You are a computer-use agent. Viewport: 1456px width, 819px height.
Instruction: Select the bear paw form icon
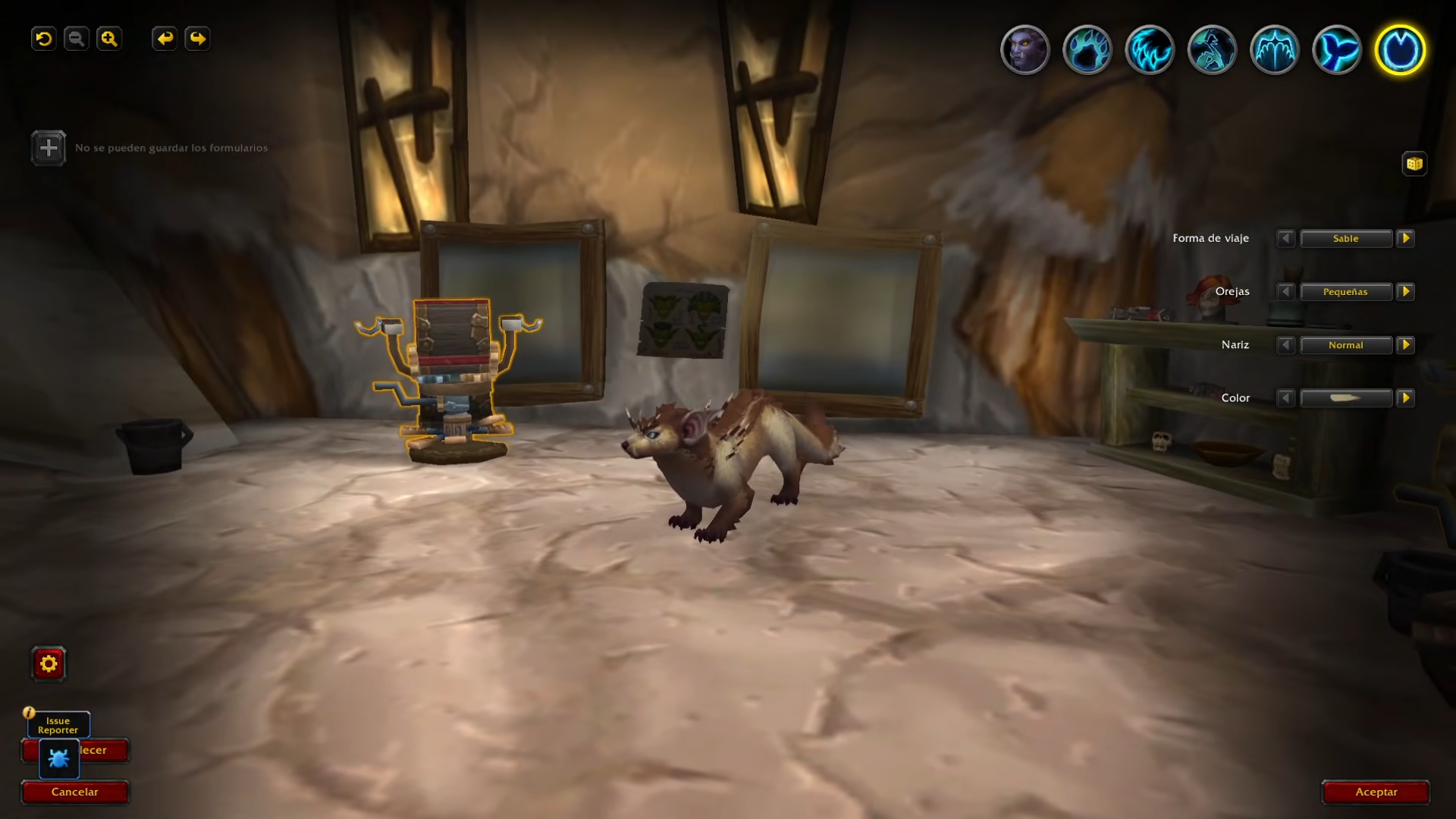1087,50
